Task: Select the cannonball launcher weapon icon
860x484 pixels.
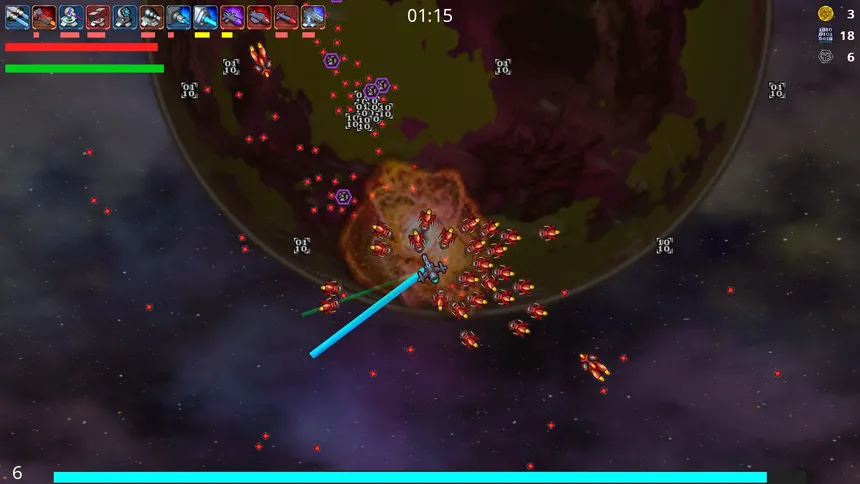Action: 152,16
